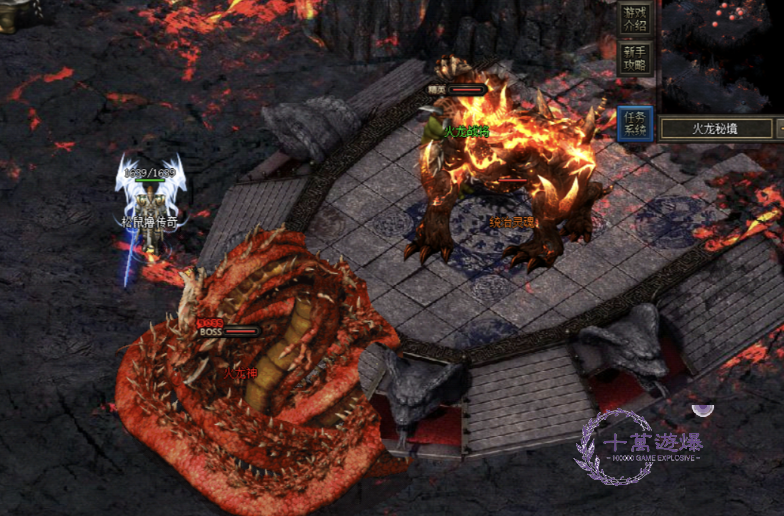Open the 任务系统 quest system

[x=635, y=123]
